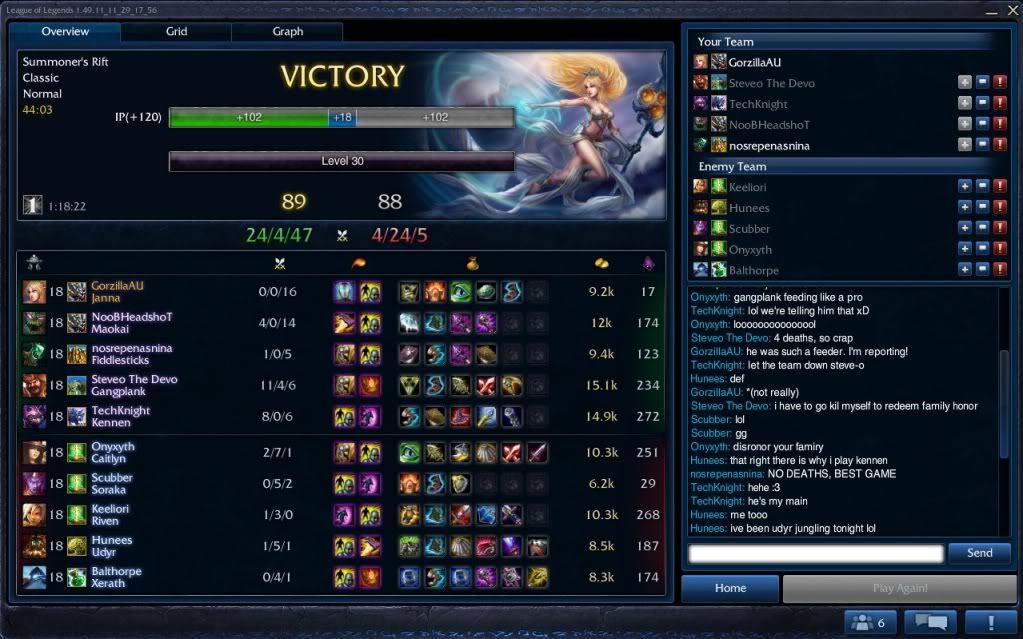
Task: Start another match with Play Again
Action: (x=899, y=589)
